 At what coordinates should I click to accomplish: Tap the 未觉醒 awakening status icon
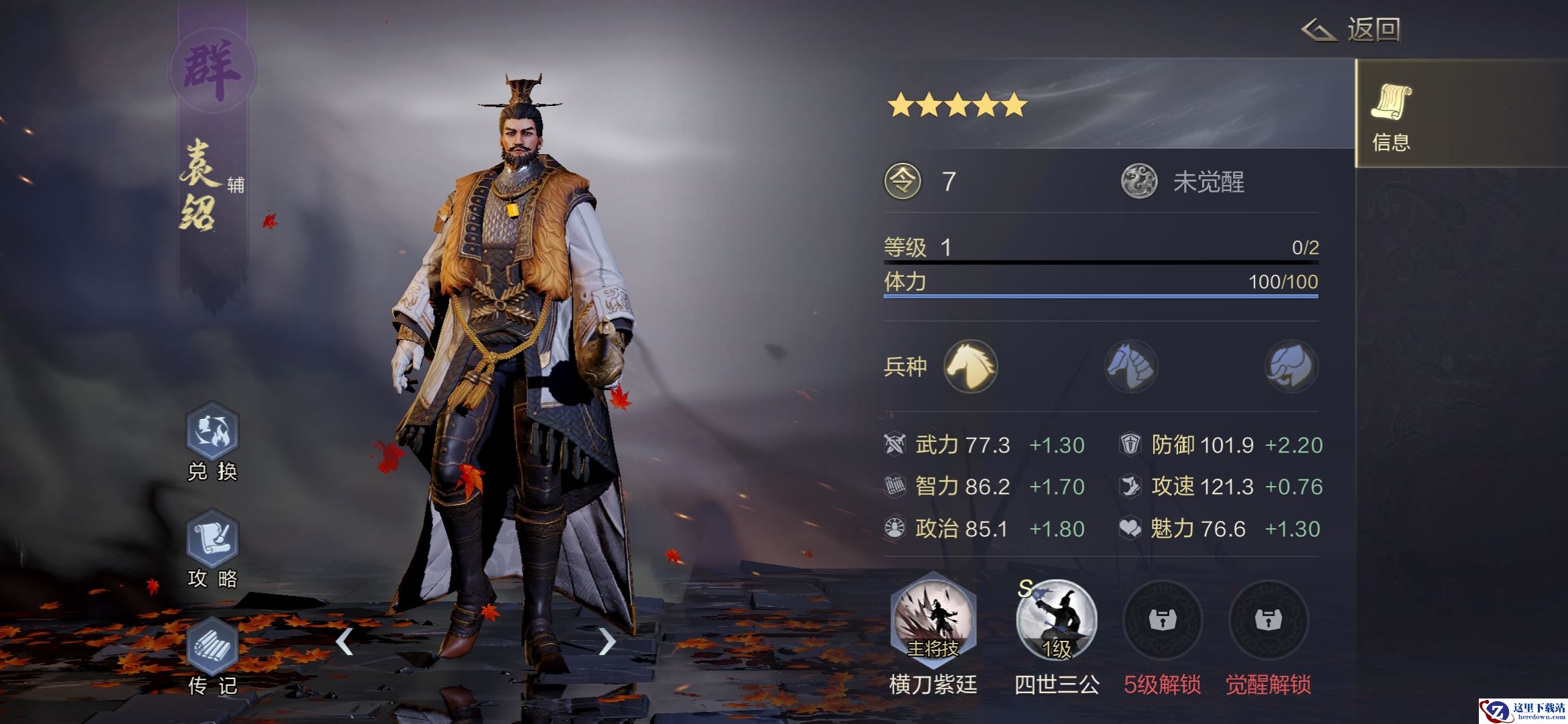(x=1139, y=182)
